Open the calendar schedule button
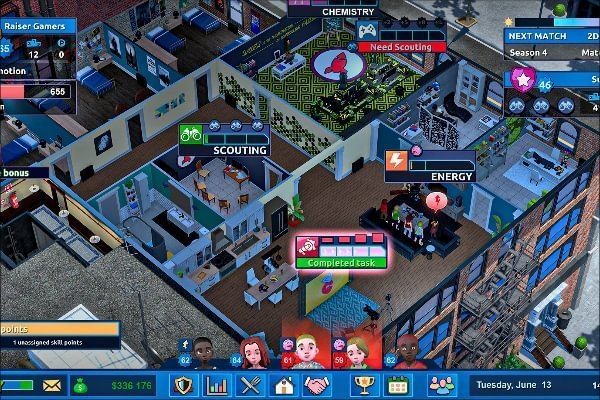The height and width of the screenshot is (400, 600). coord(398,385)
